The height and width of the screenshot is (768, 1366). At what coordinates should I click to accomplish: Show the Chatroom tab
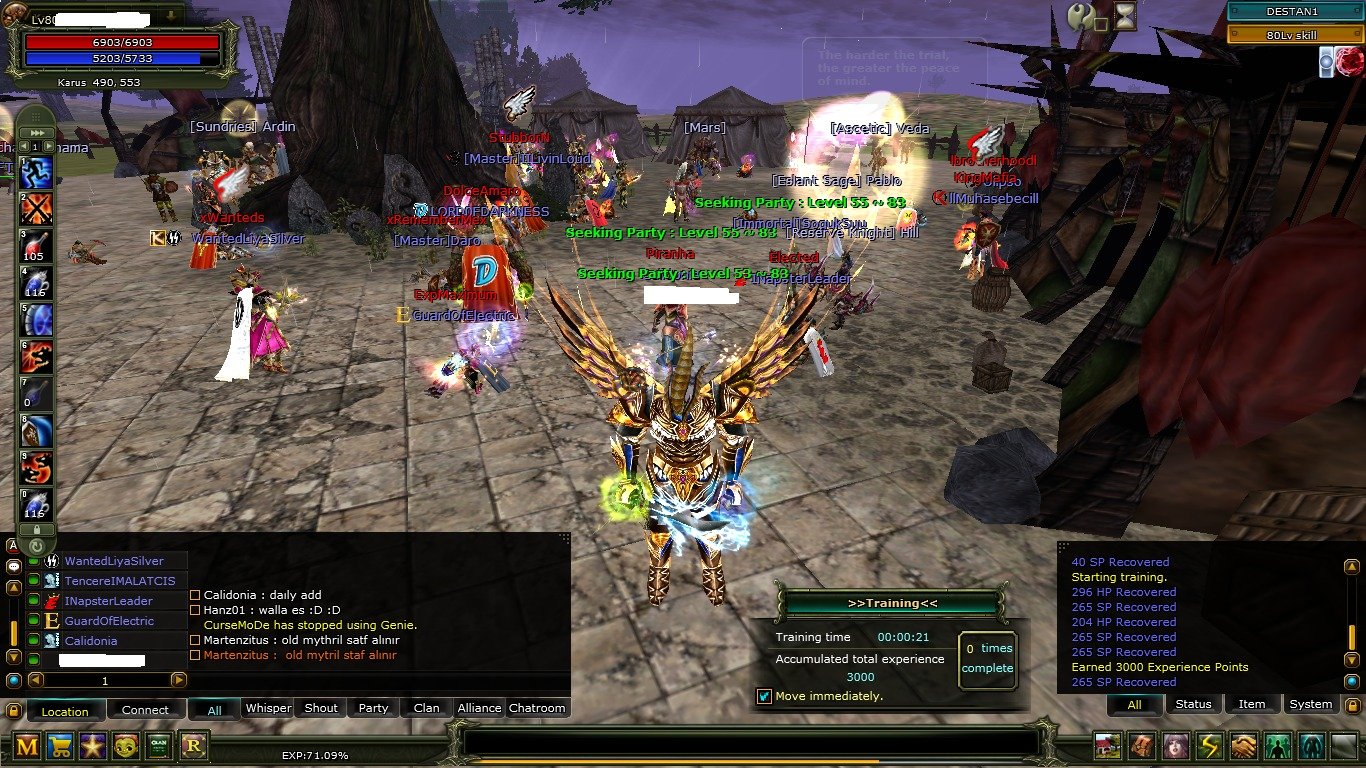pyautogui.click(x=537, y=708)
